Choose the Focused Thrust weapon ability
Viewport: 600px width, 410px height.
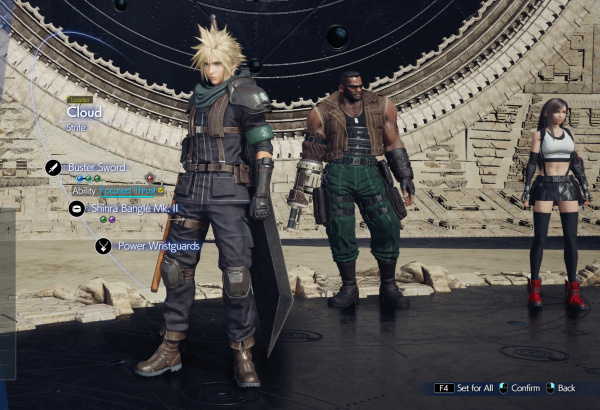point(125,190)
